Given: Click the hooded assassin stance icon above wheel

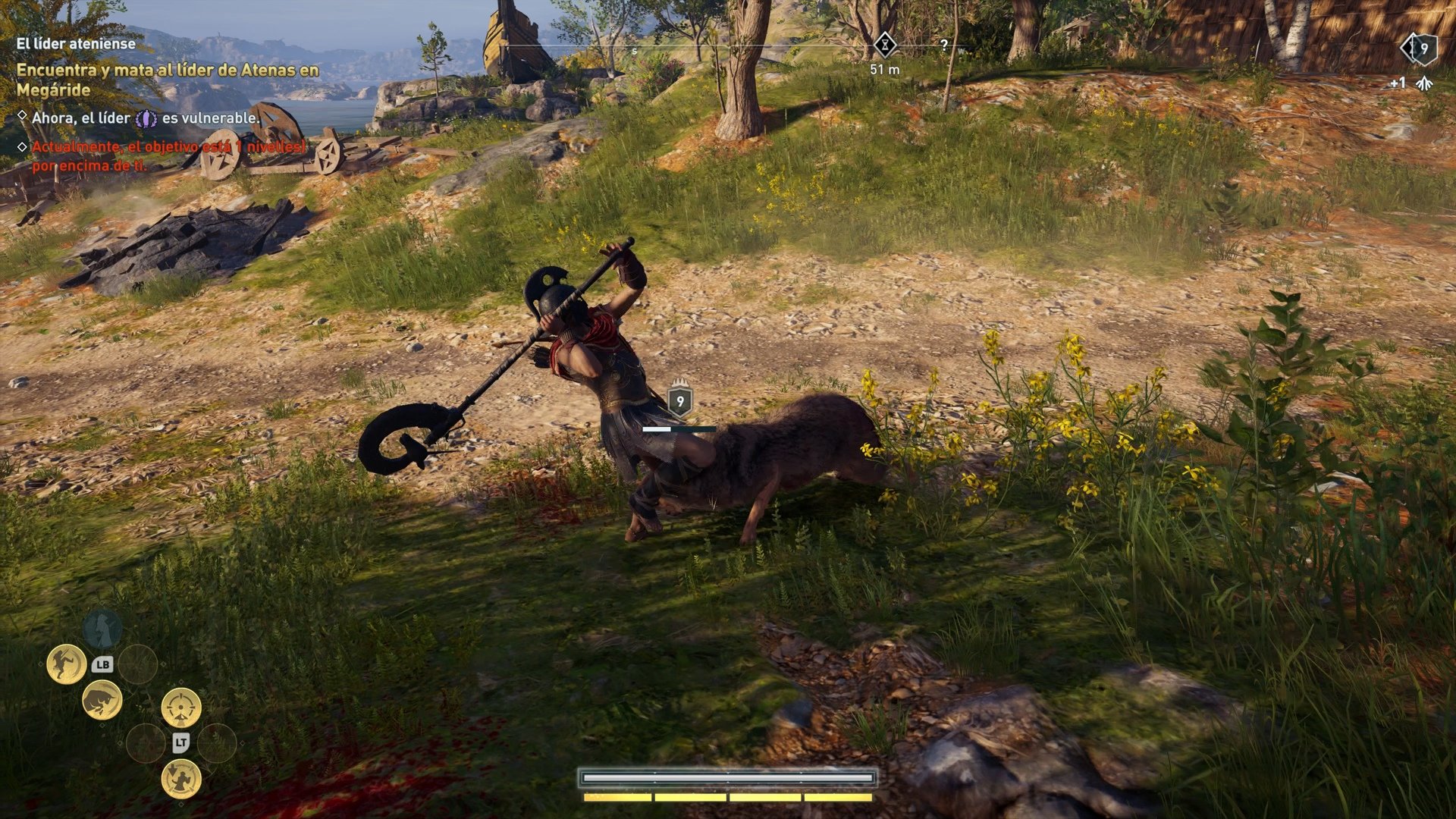Looking at the screenshot, I should pyautogui.click(x=102, y=628).
